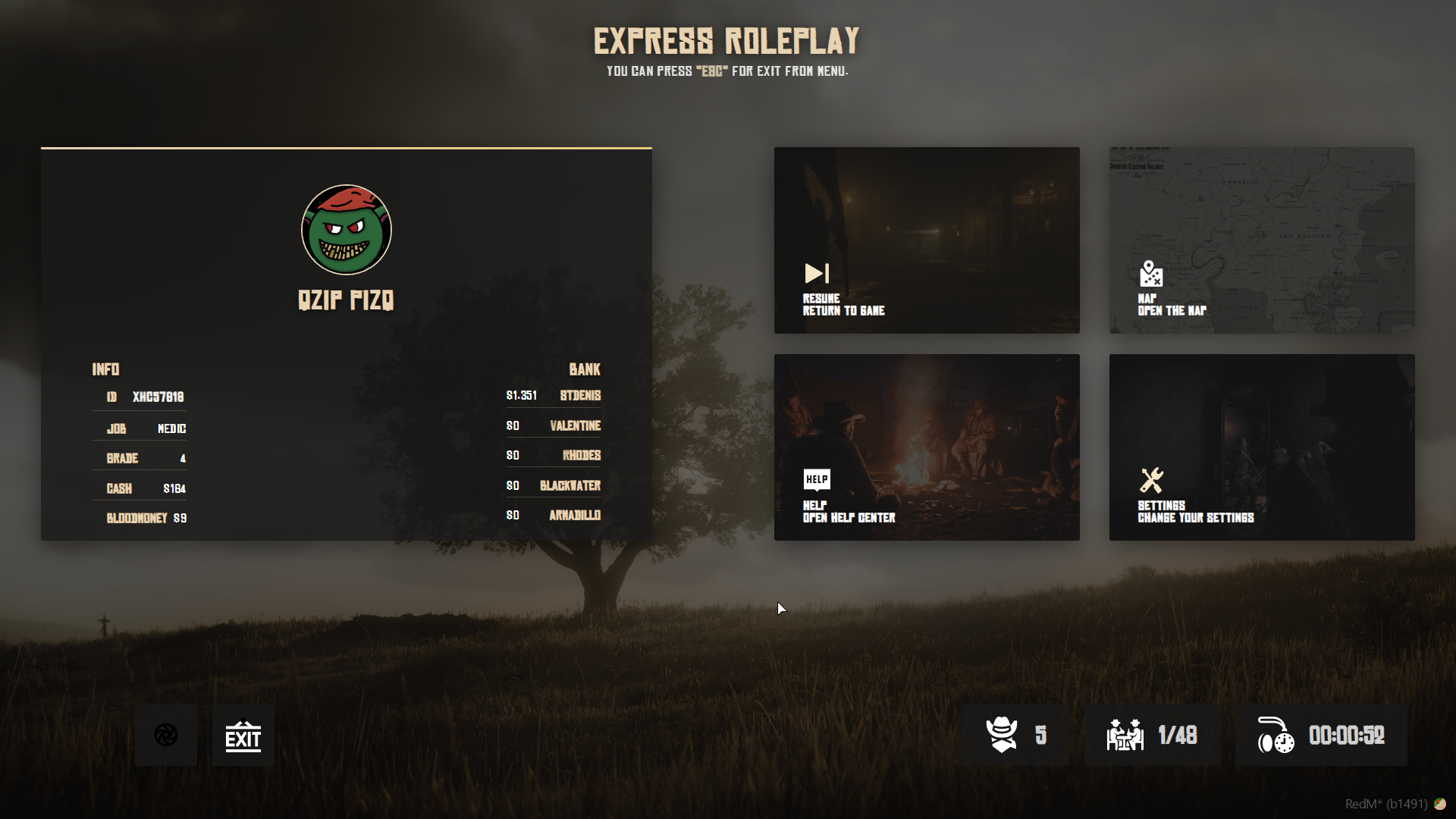Click the HELP speech bubble icon
Screen dimensions: 1456x819
[817, 479]
